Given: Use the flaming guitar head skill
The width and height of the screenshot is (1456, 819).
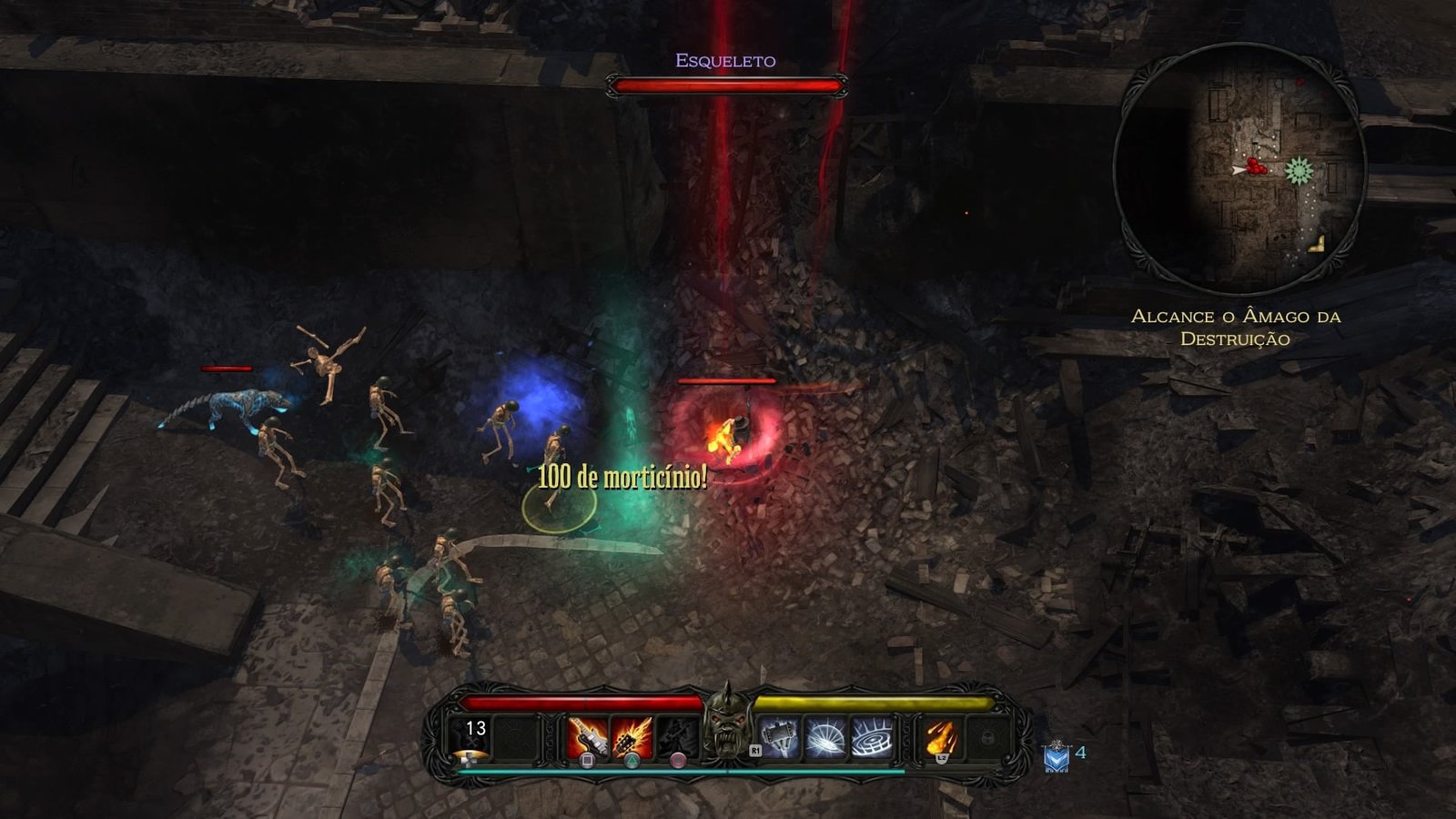Looking at the screenshot, I should click(x=632, y=736).
